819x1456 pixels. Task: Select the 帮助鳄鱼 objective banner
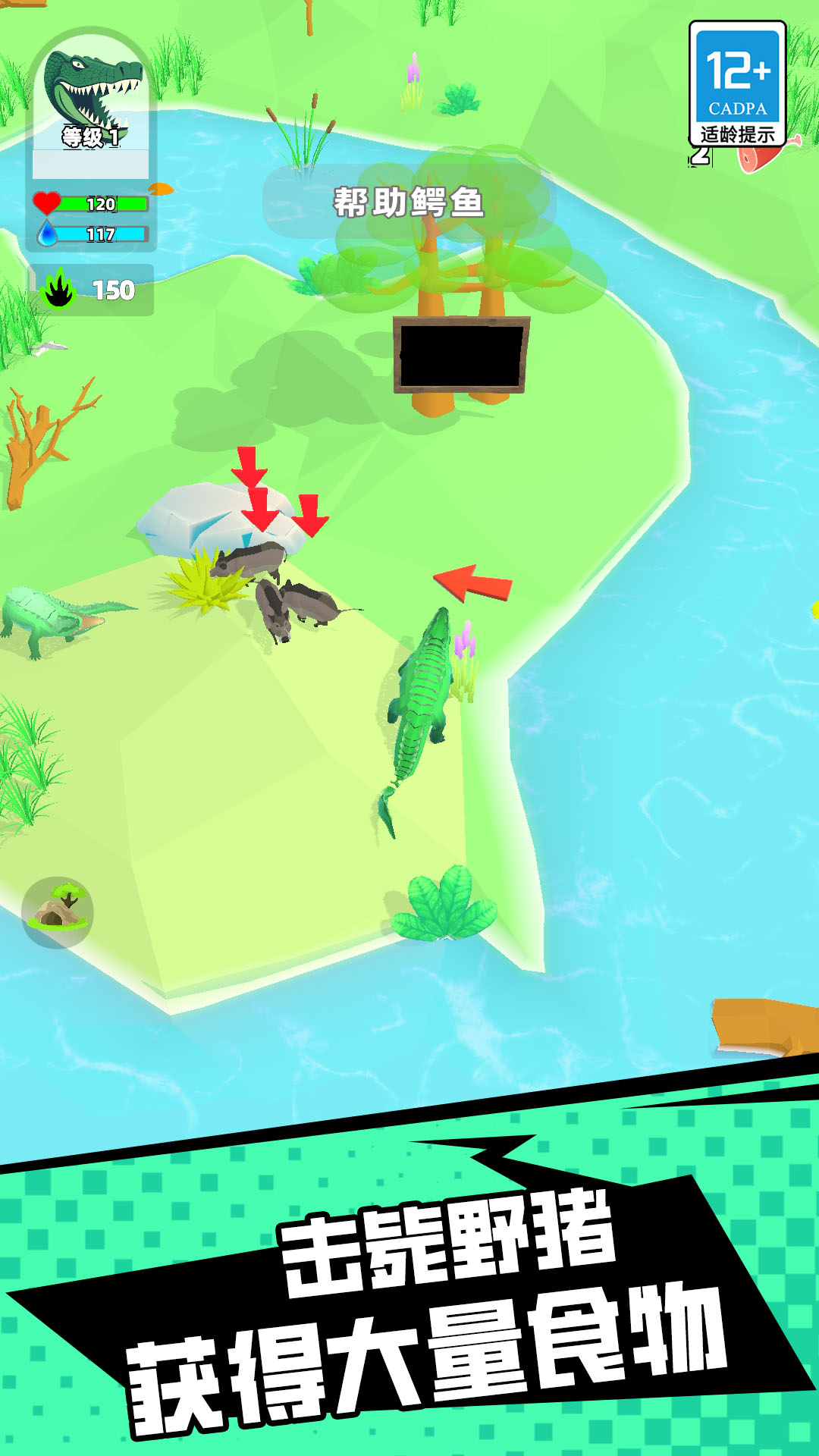point(409,202)
